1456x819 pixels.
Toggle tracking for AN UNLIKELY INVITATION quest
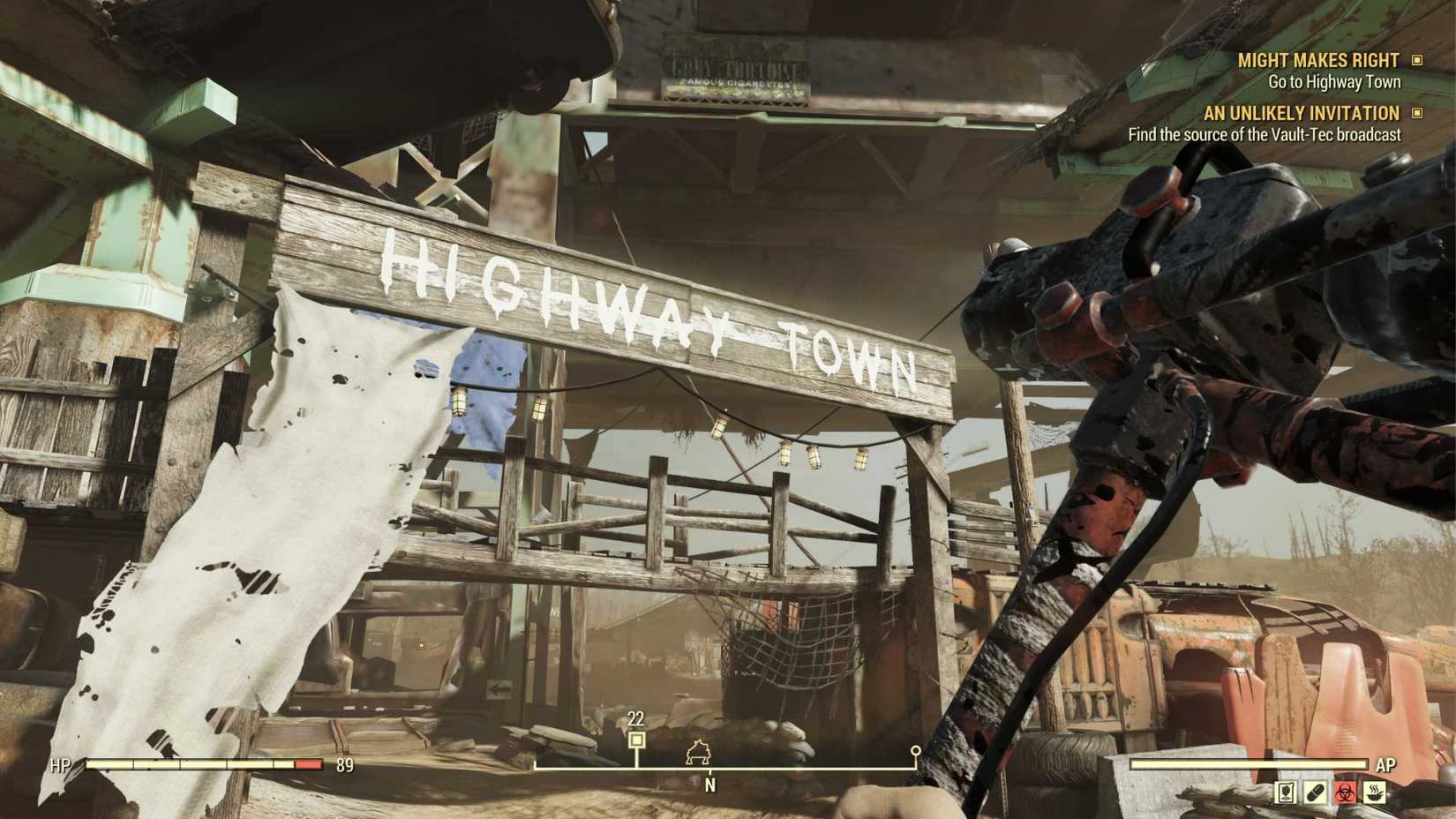click(x=1418, y=113)
